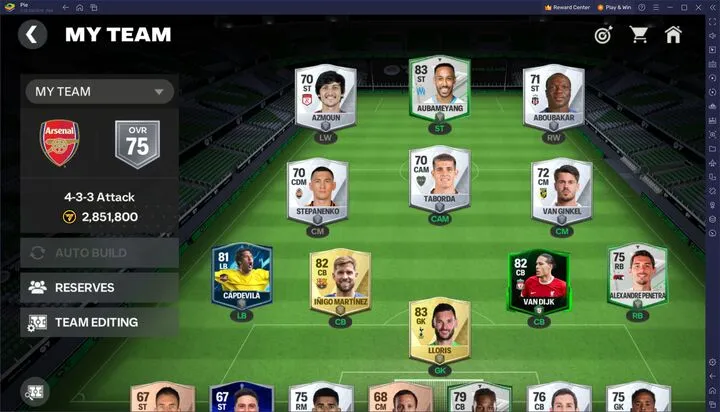Image resolution: width=720 pixels, height=412 pixels.
Task: Open the MY TEAM dropdown
Action: click(99, 92)
